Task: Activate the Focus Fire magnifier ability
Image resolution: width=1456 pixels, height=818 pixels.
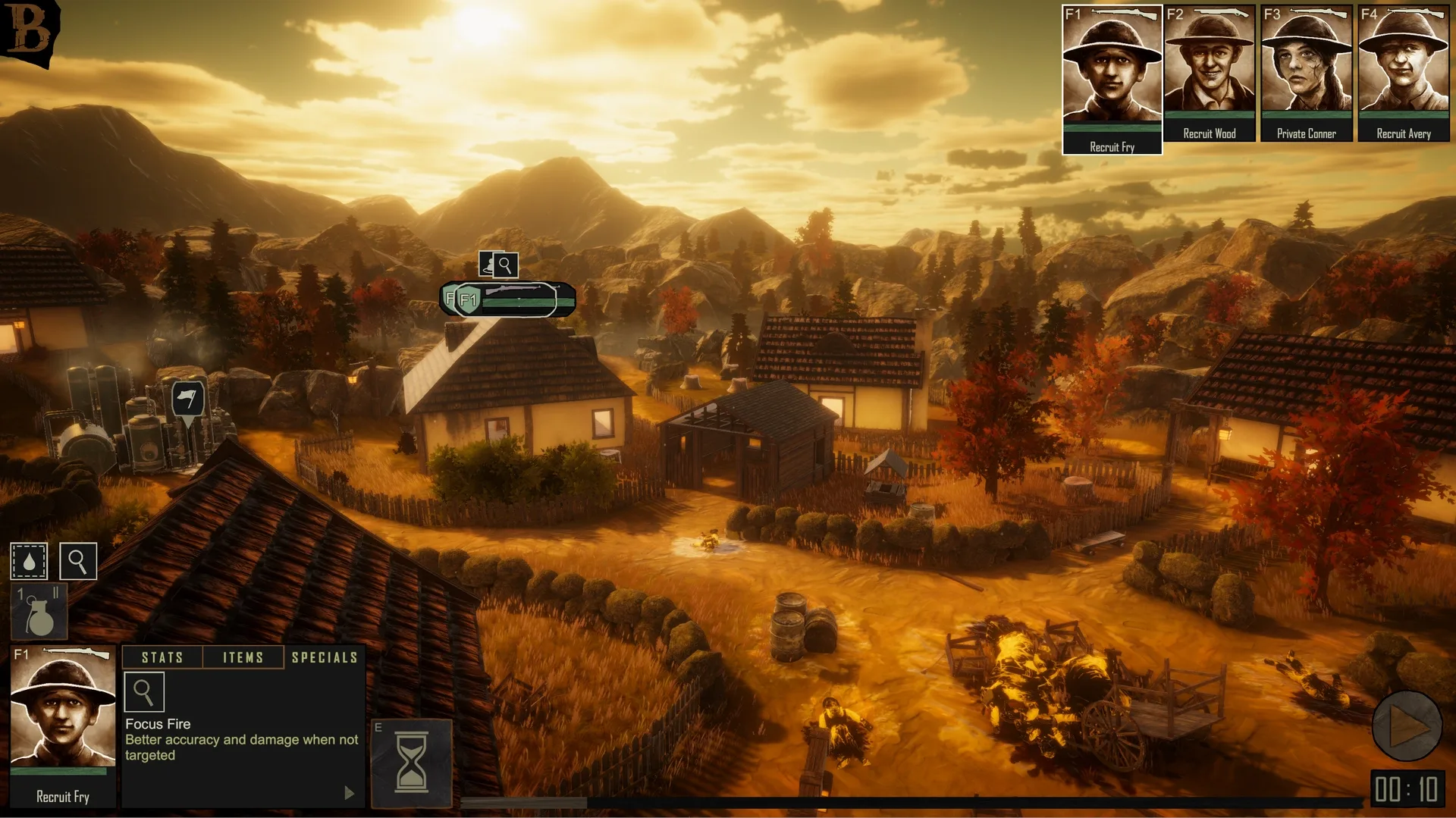Action: click(143, 692)
